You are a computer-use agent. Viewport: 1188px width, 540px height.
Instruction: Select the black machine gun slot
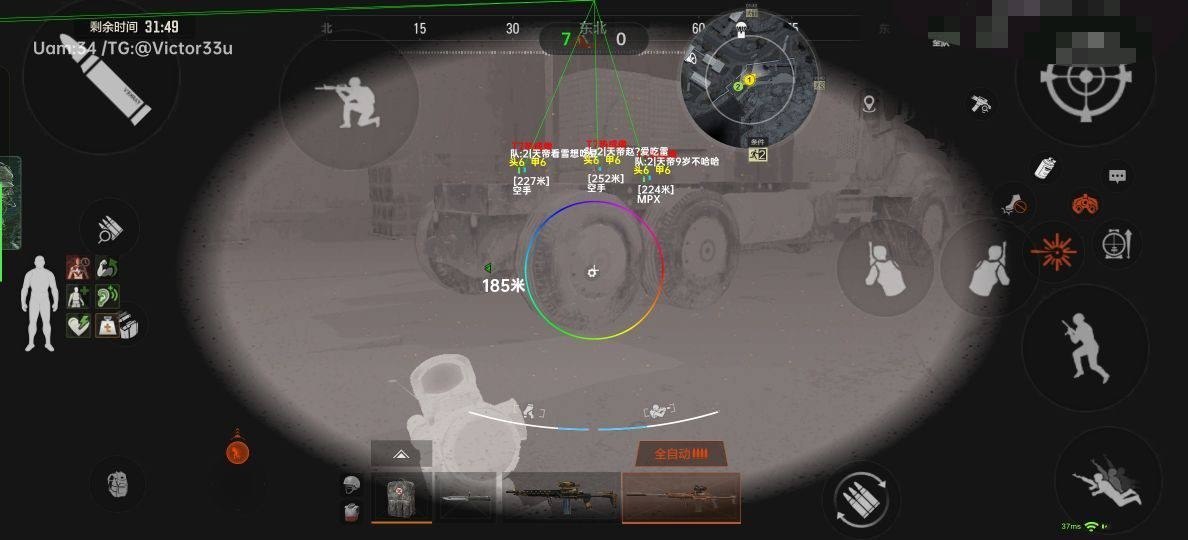(559, 497)
